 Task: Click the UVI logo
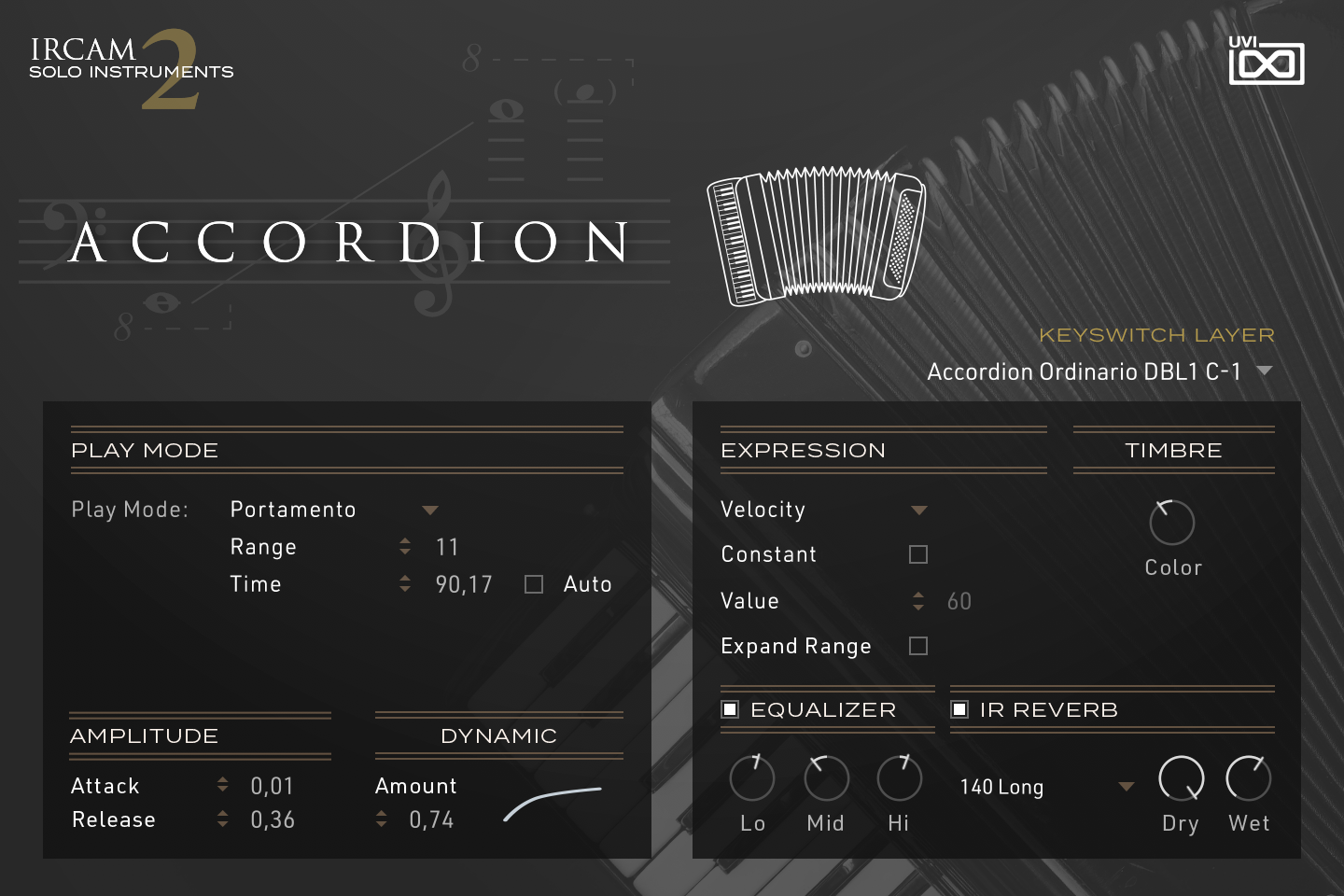tap(1267, 63)
